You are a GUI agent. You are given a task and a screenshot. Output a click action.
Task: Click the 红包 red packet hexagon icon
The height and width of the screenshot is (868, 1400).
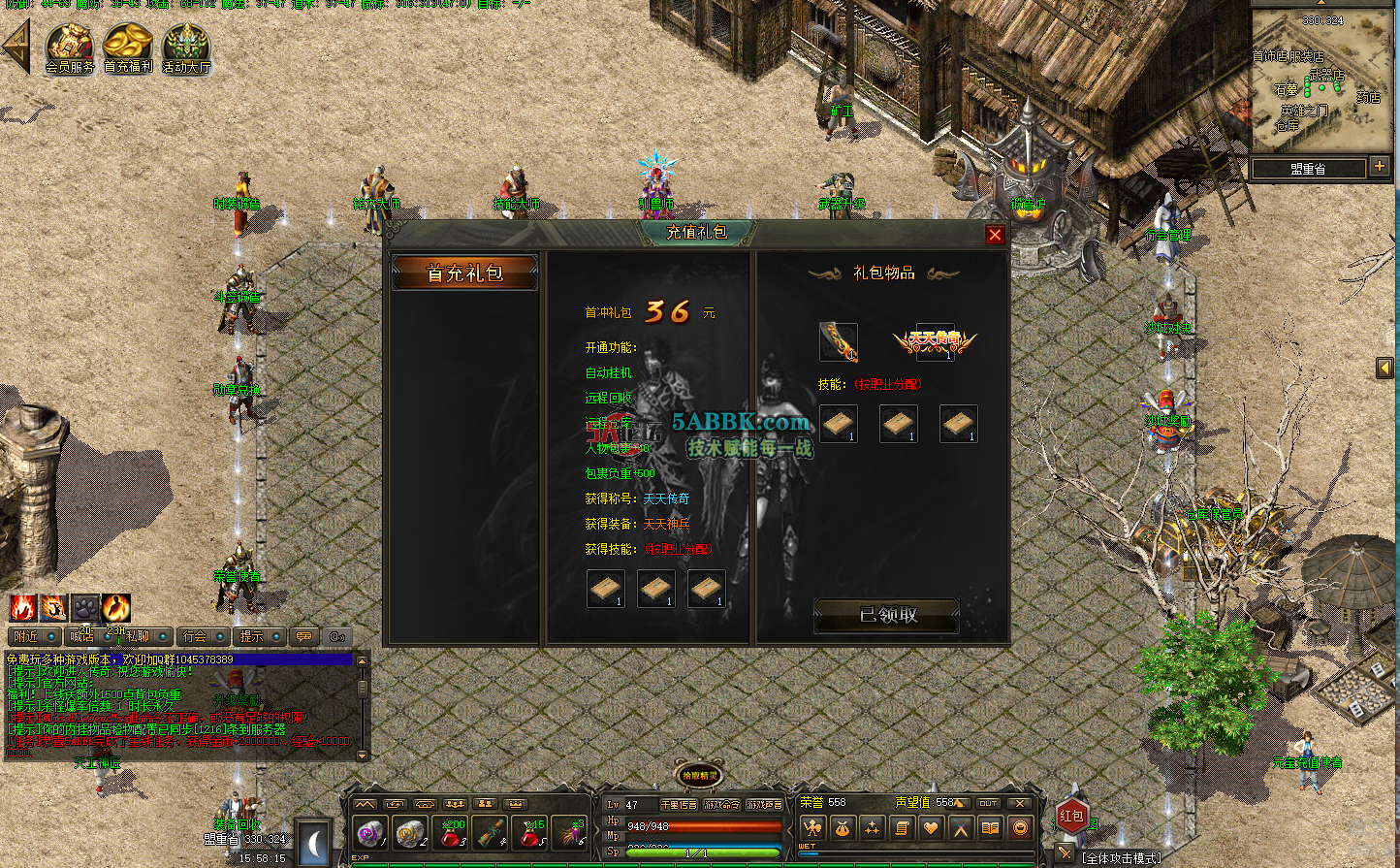tap(1071, 818)
